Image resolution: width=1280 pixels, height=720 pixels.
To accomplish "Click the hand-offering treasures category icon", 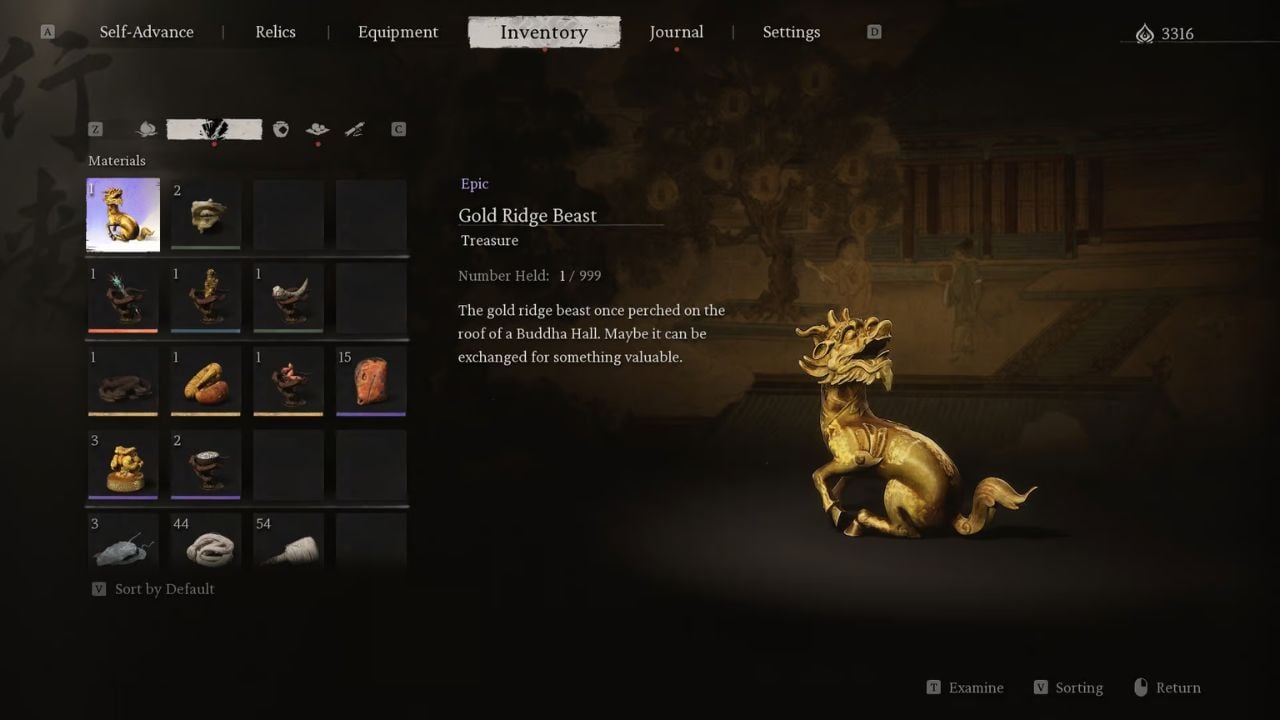I will tap(318, 130).
